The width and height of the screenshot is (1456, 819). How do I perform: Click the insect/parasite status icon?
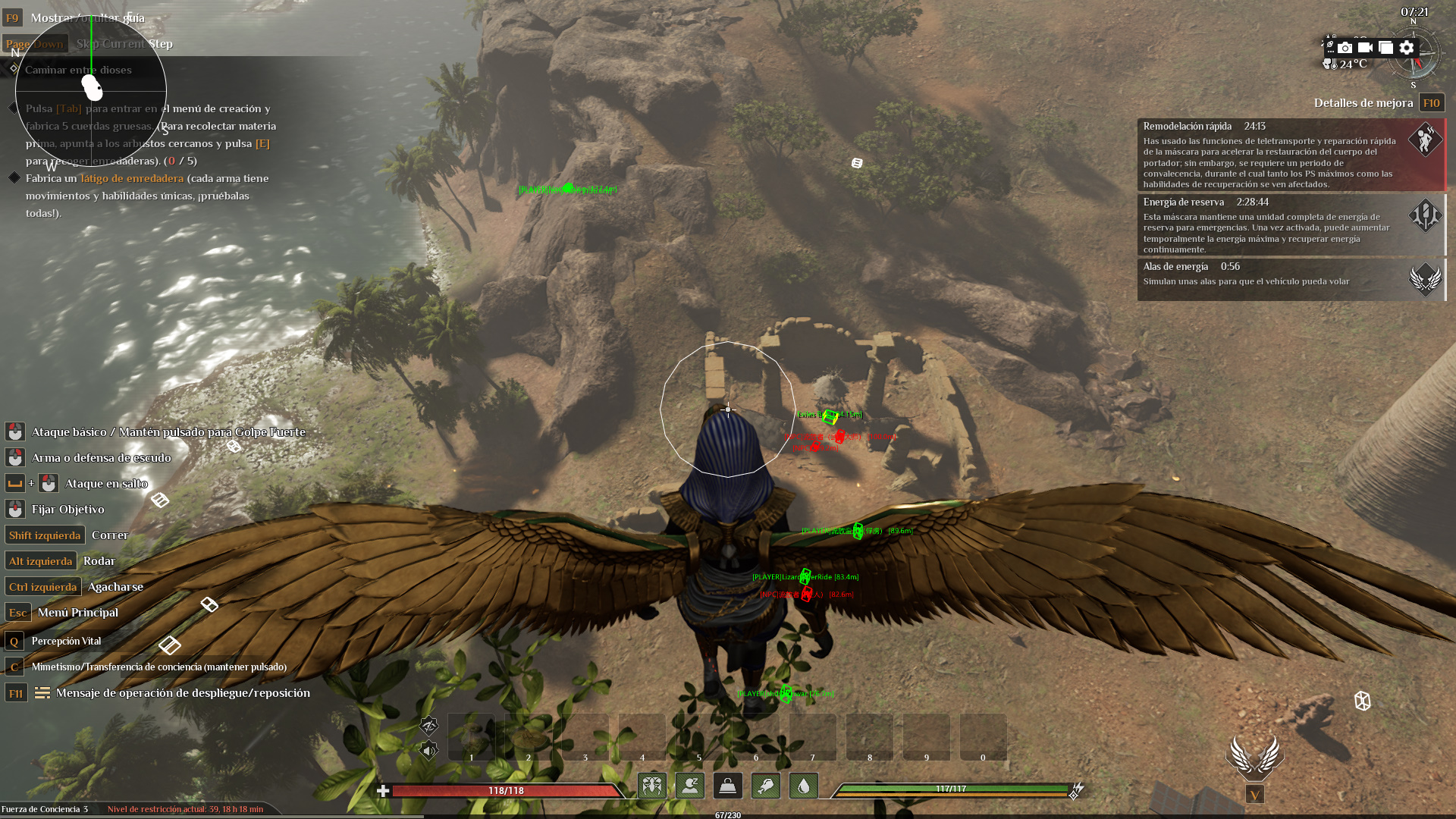pyautogui.click(x=653, y=786)
